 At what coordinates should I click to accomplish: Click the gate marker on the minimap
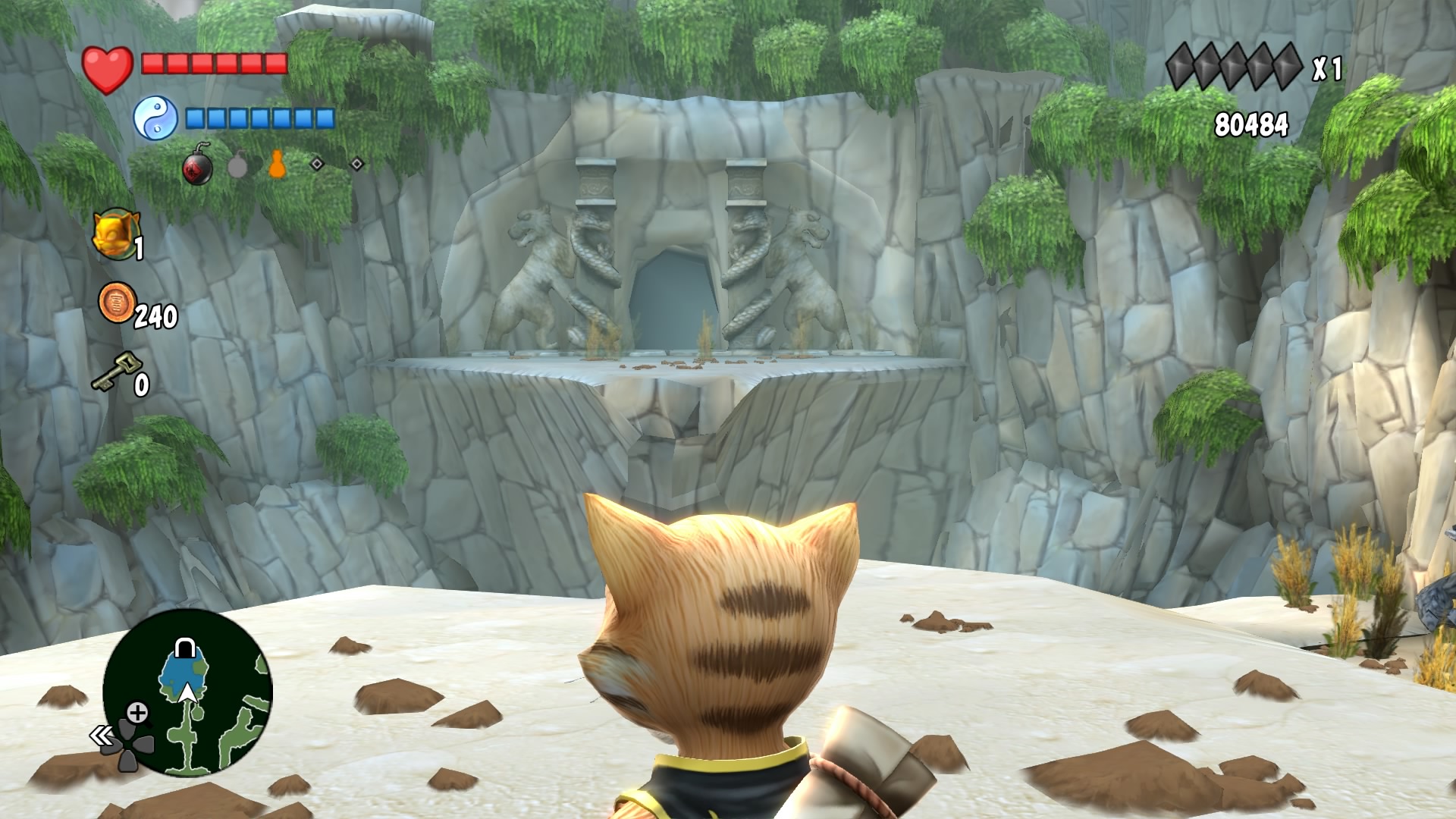click(184, 647)
